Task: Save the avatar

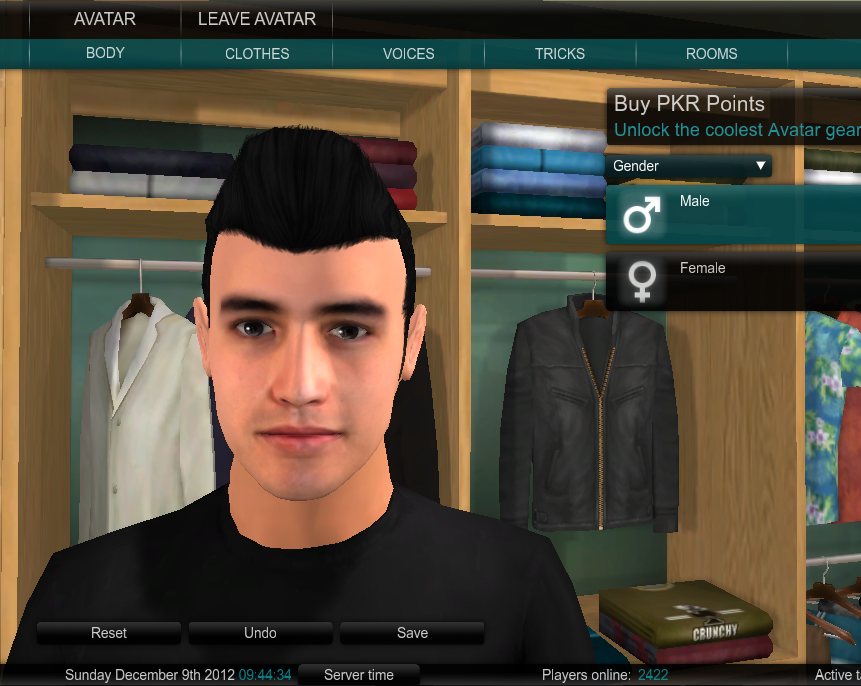Action: click(x=412, y=633)
